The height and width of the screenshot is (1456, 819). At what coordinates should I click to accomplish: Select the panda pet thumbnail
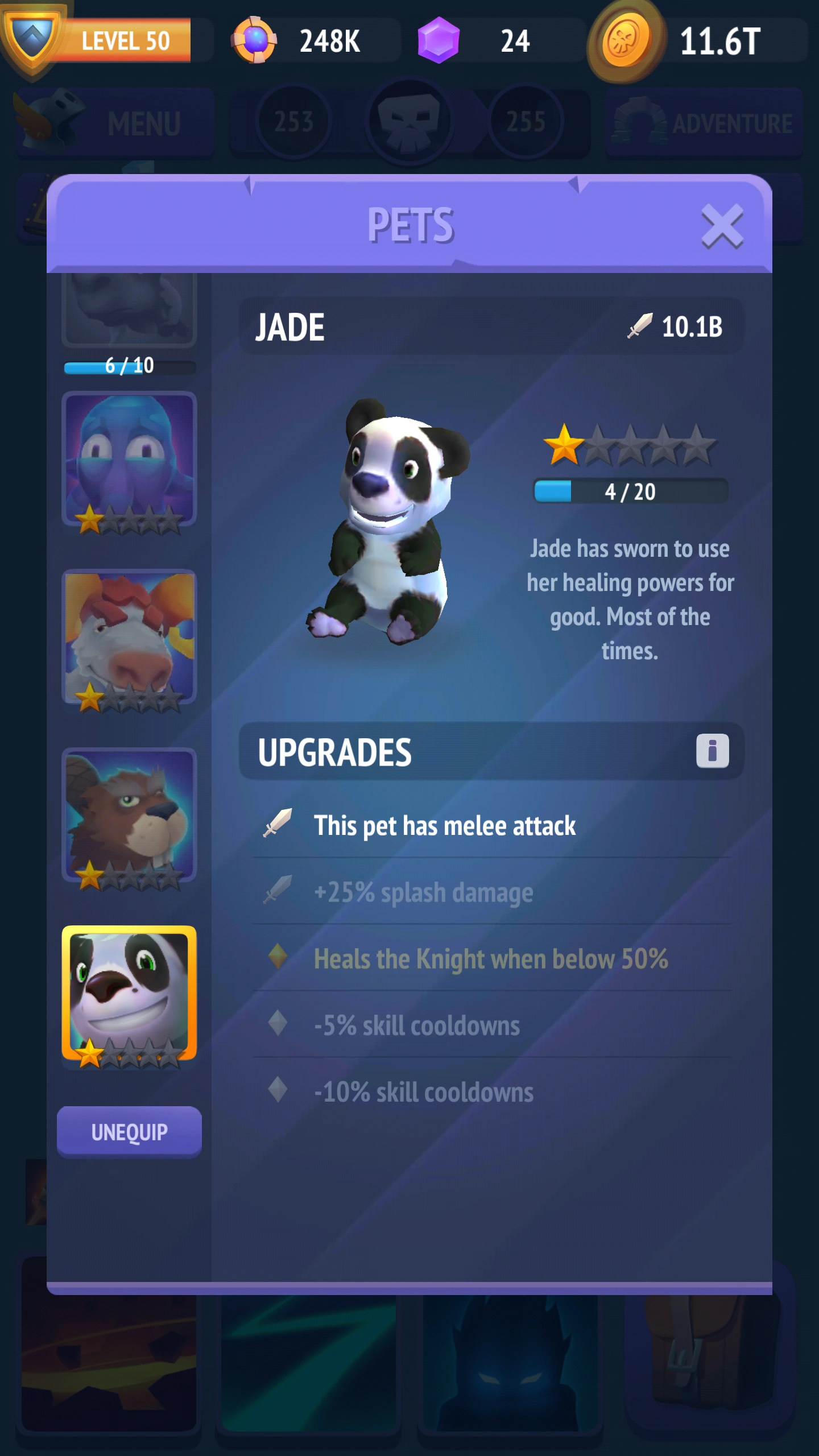(130, 1007)
